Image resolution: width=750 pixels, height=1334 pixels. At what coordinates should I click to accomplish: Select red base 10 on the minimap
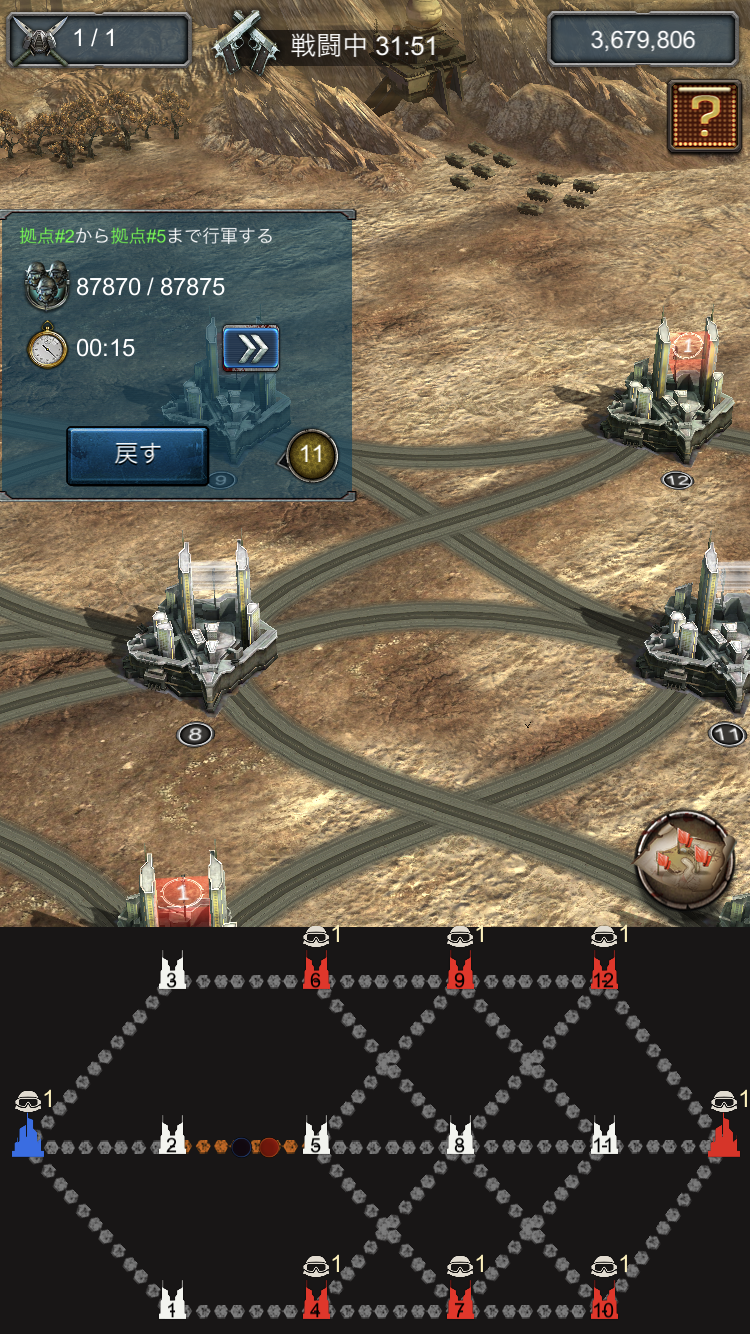click(x=604, y=1303)
